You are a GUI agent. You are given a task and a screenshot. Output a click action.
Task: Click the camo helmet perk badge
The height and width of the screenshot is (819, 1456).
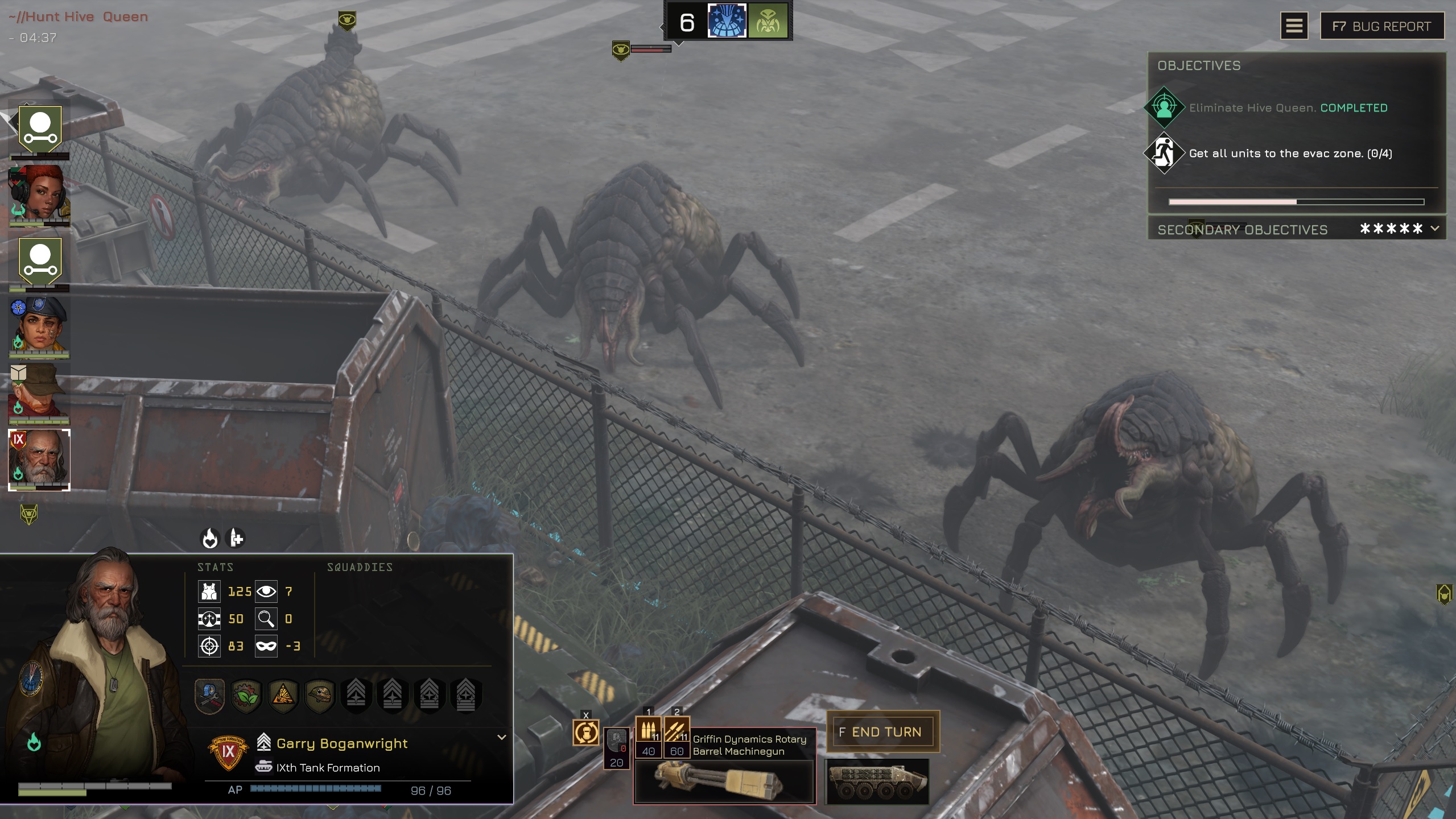coord(320,695)
